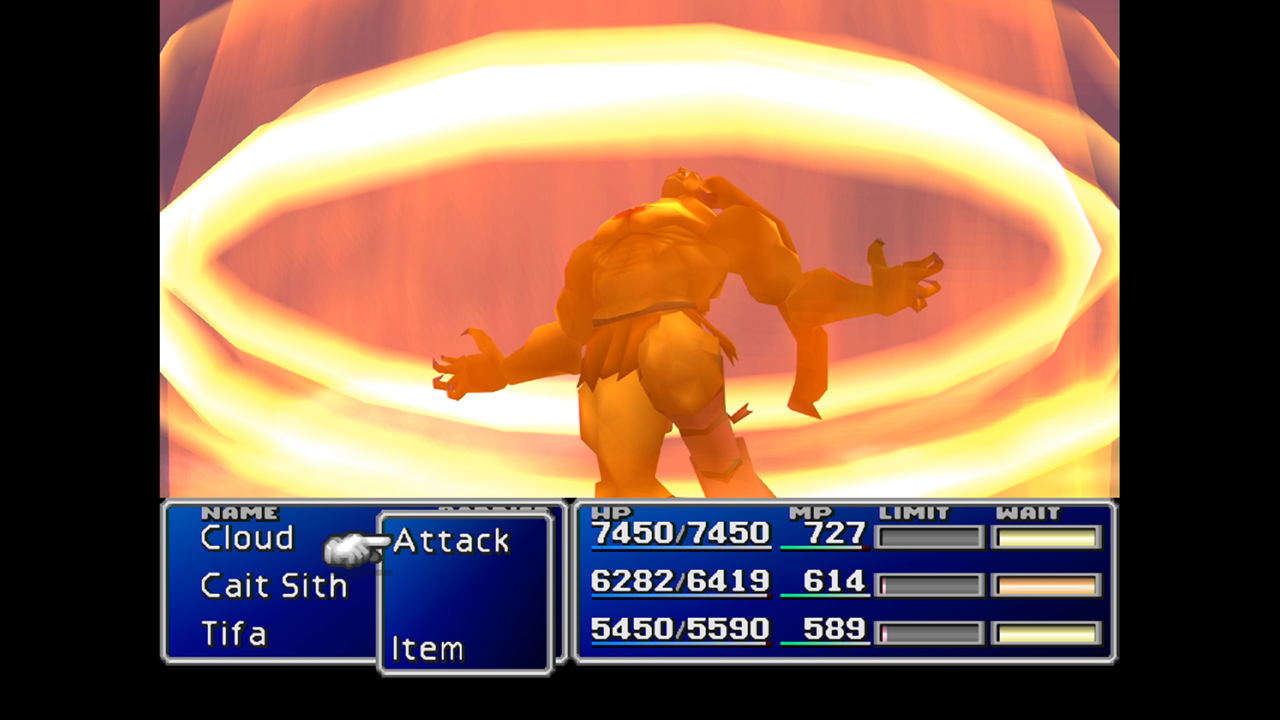1280x720 pixels.
Task: Click the NAME column header
Action: coord(243,511)
